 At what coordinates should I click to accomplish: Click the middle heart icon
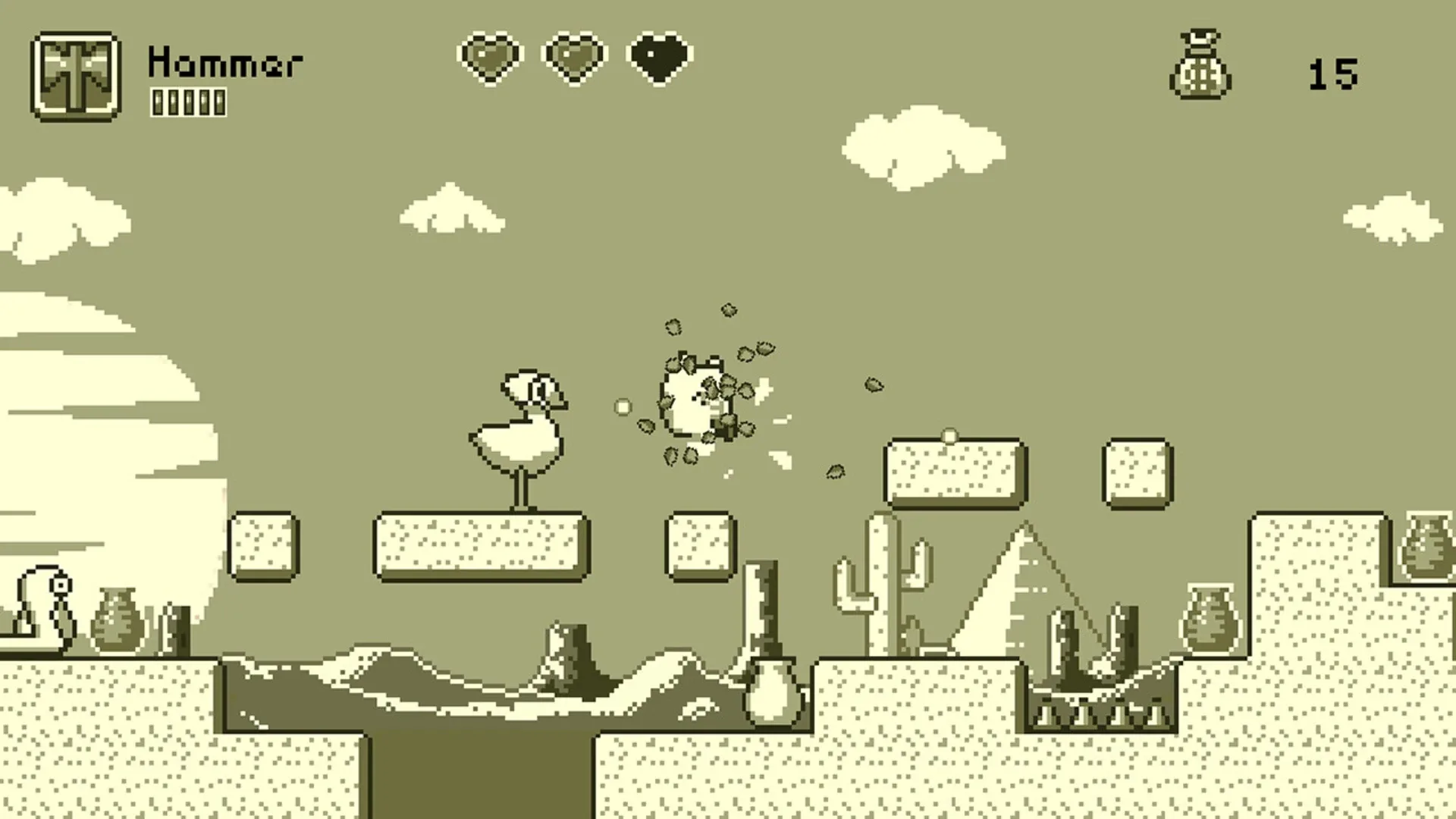click(x=574, y=57)
